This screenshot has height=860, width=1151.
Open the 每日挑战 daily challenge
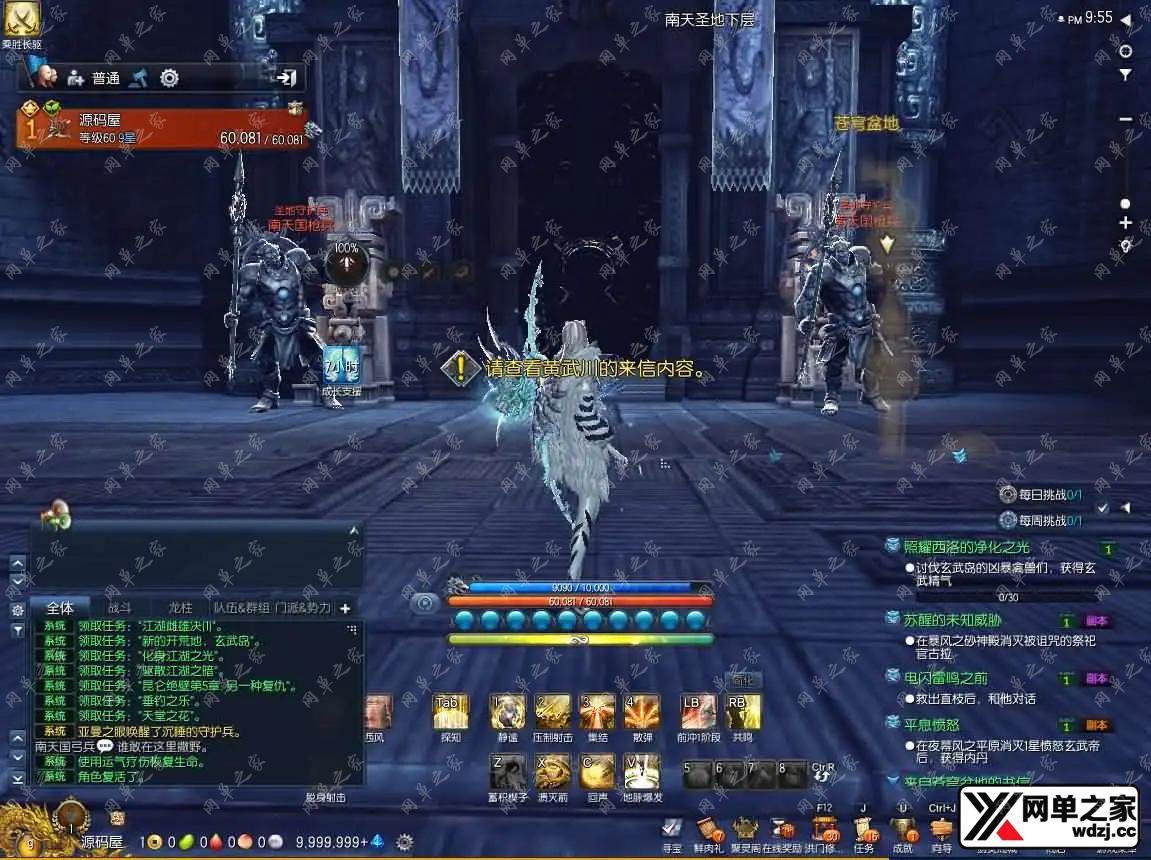coord(1040,494)
